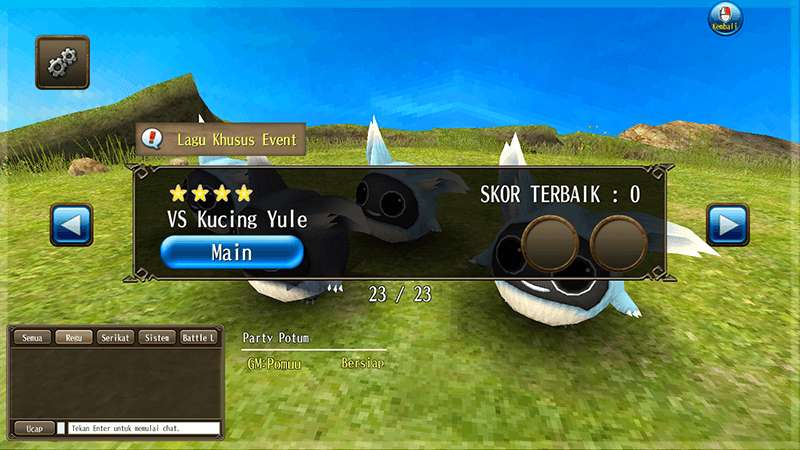This screenshot has width=800, height=450.
Task: Open the gear settings menu
Action: (x=62, y=62)
